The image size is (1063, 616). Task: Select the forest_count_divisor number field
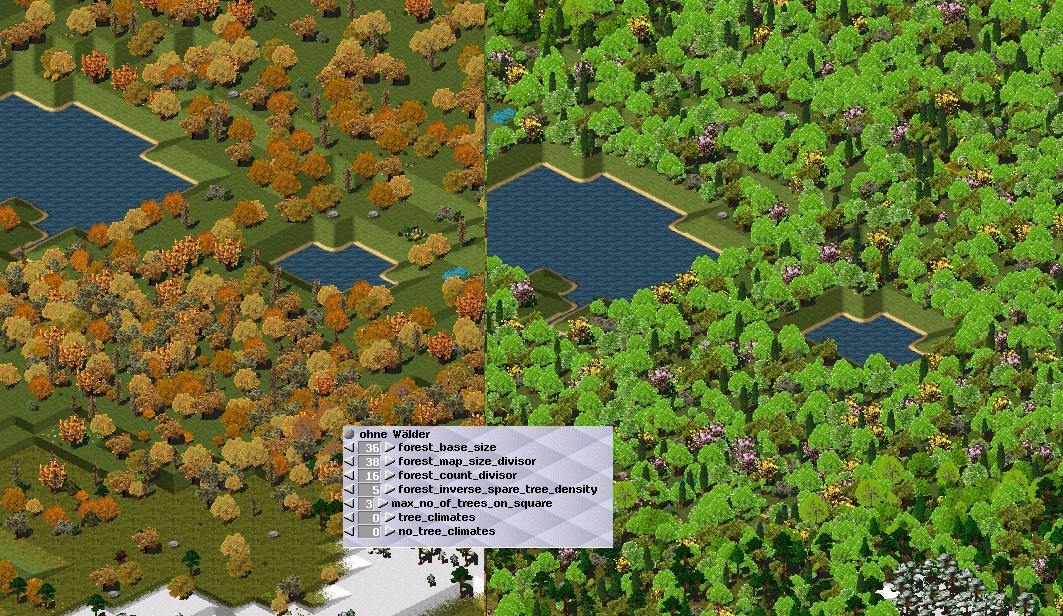(x=371, y=476)
